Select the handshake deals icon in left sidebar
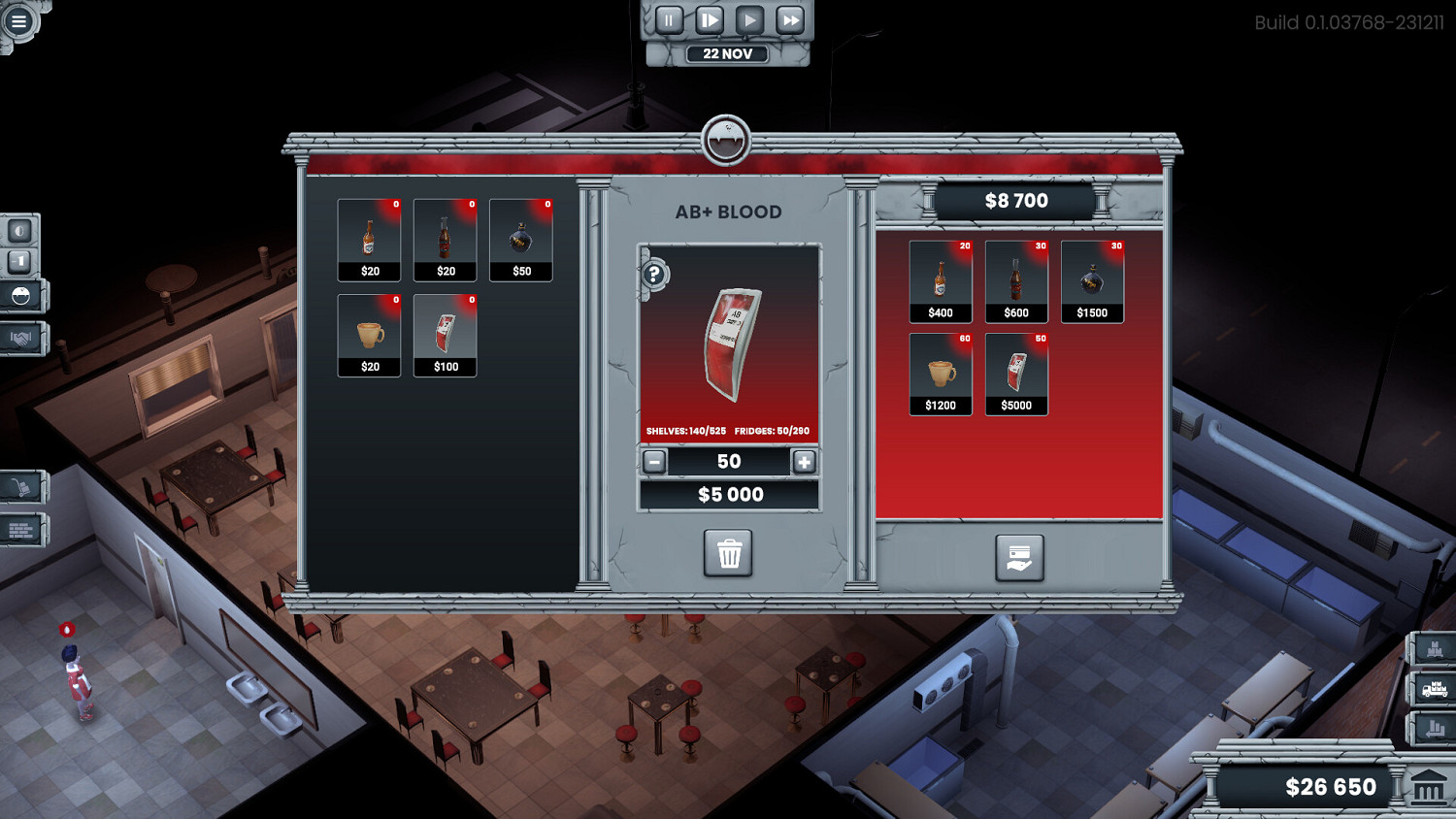 [21, 338]
